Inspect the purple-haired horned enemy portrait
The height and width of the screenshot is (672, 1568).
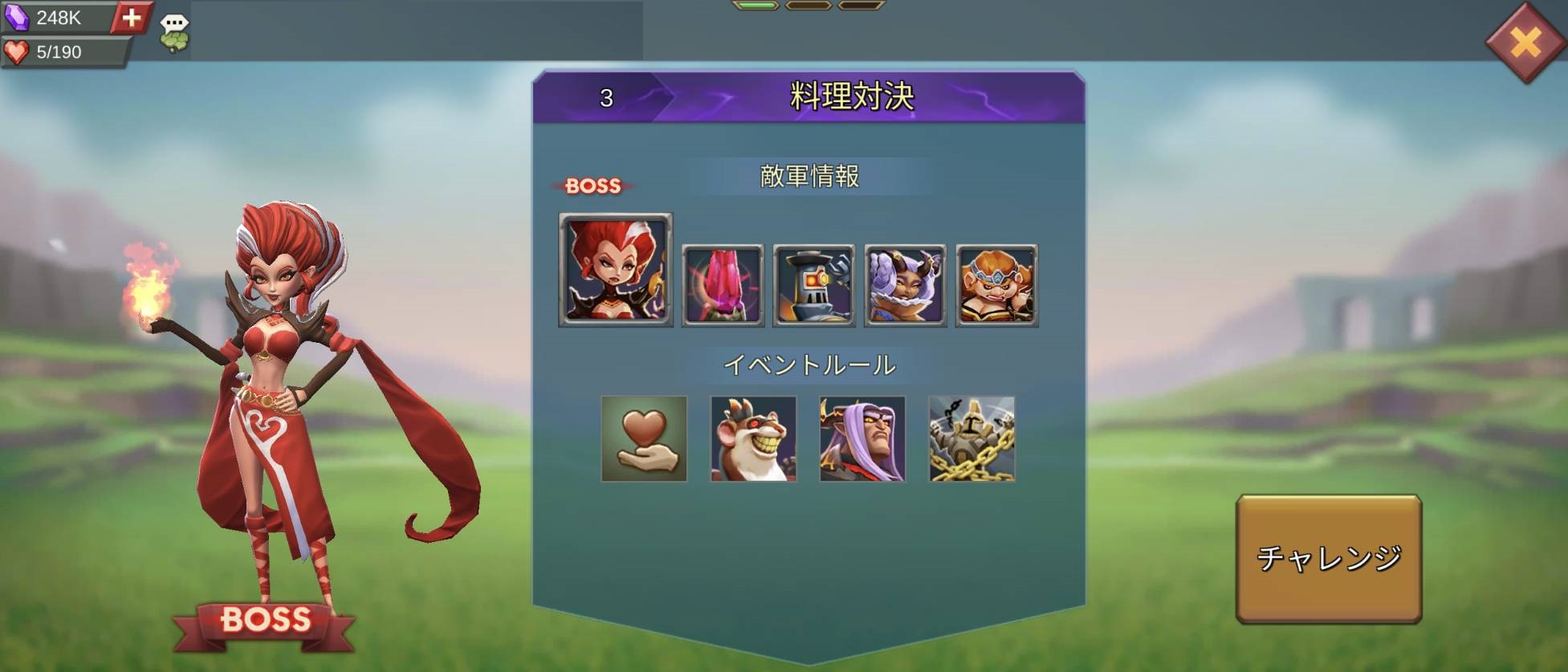click(x=905, y=285)
